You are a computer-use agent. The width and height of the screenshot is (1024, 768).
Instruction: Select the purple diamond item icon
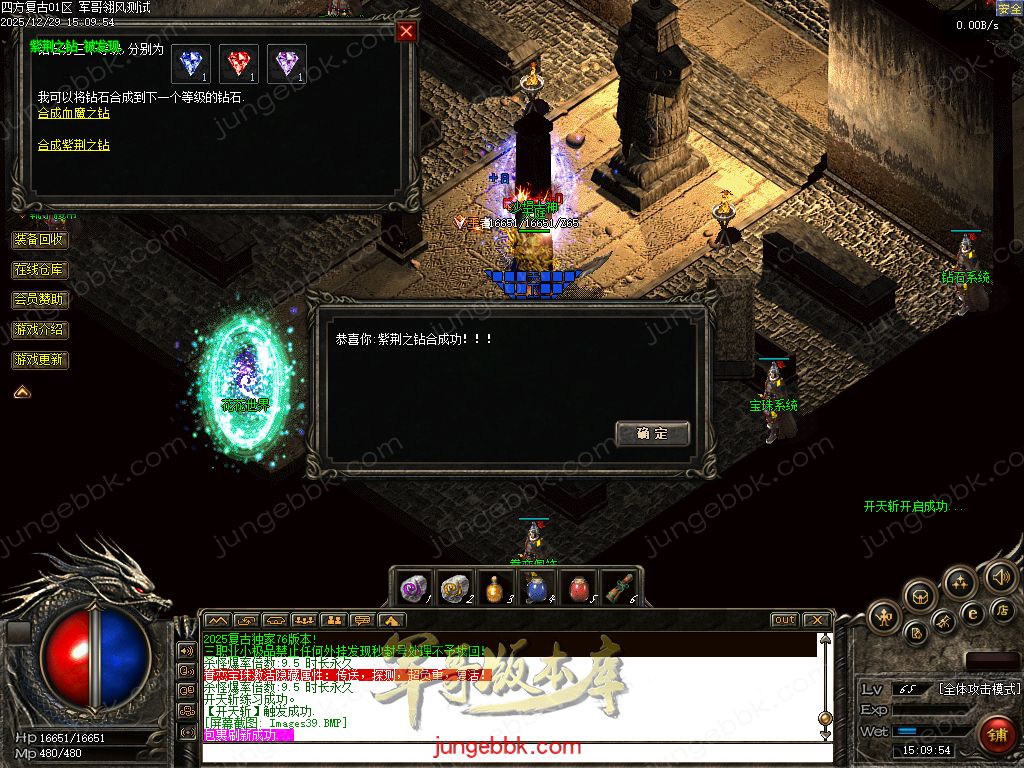tap(286, 63)
